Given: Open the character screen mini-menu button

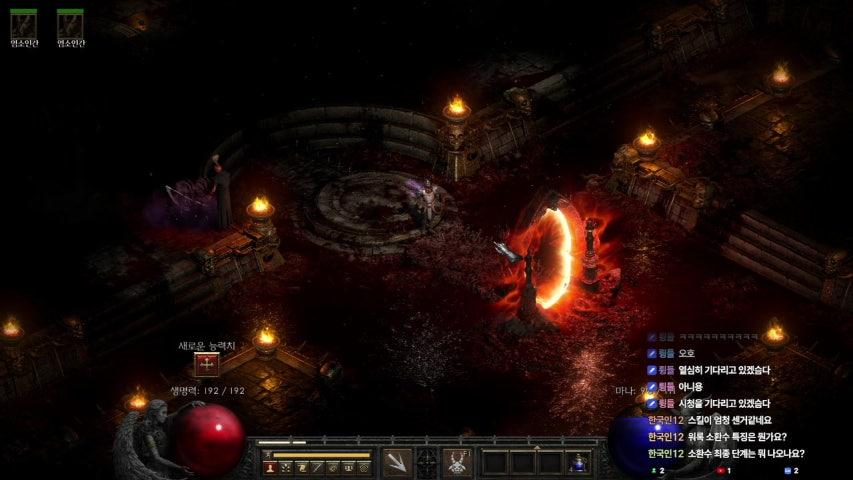Looking at the screenshot, I should [x=269, y=467].
